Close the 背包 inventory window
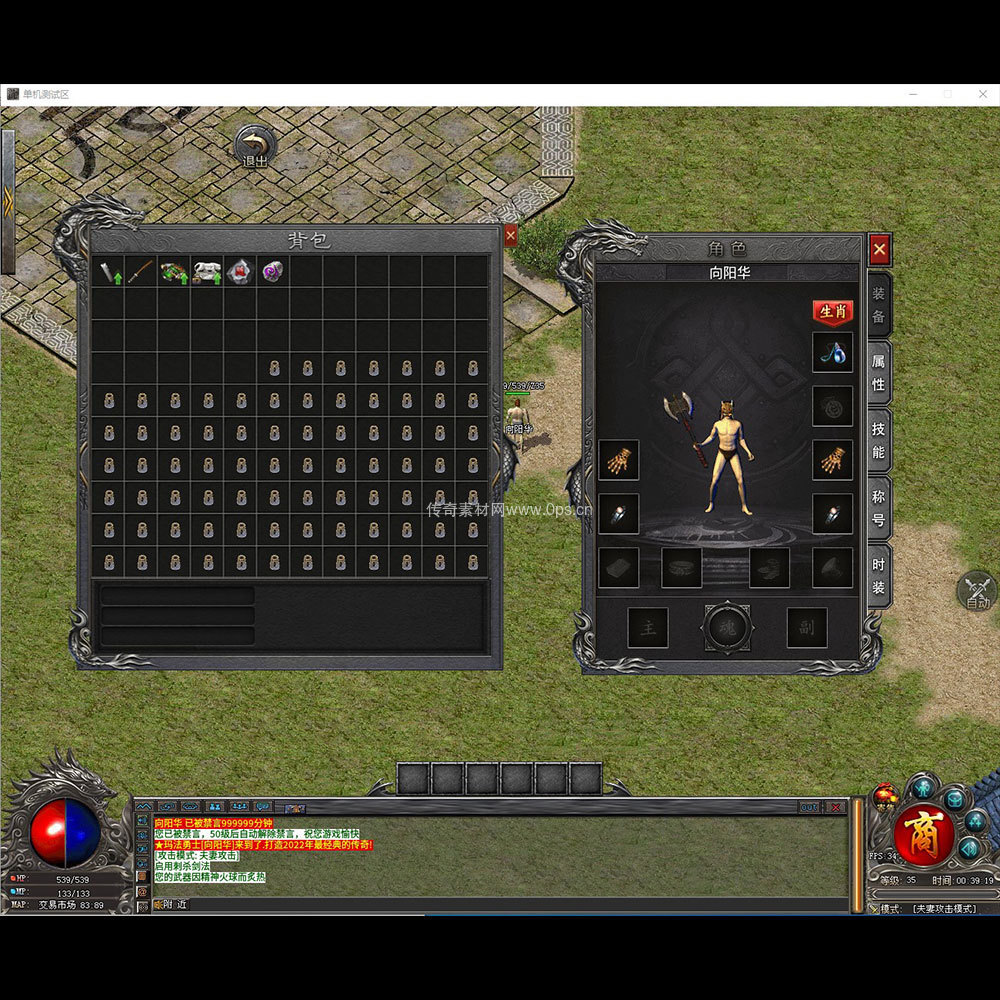Screen dimensions: 1000x1000 511,236
